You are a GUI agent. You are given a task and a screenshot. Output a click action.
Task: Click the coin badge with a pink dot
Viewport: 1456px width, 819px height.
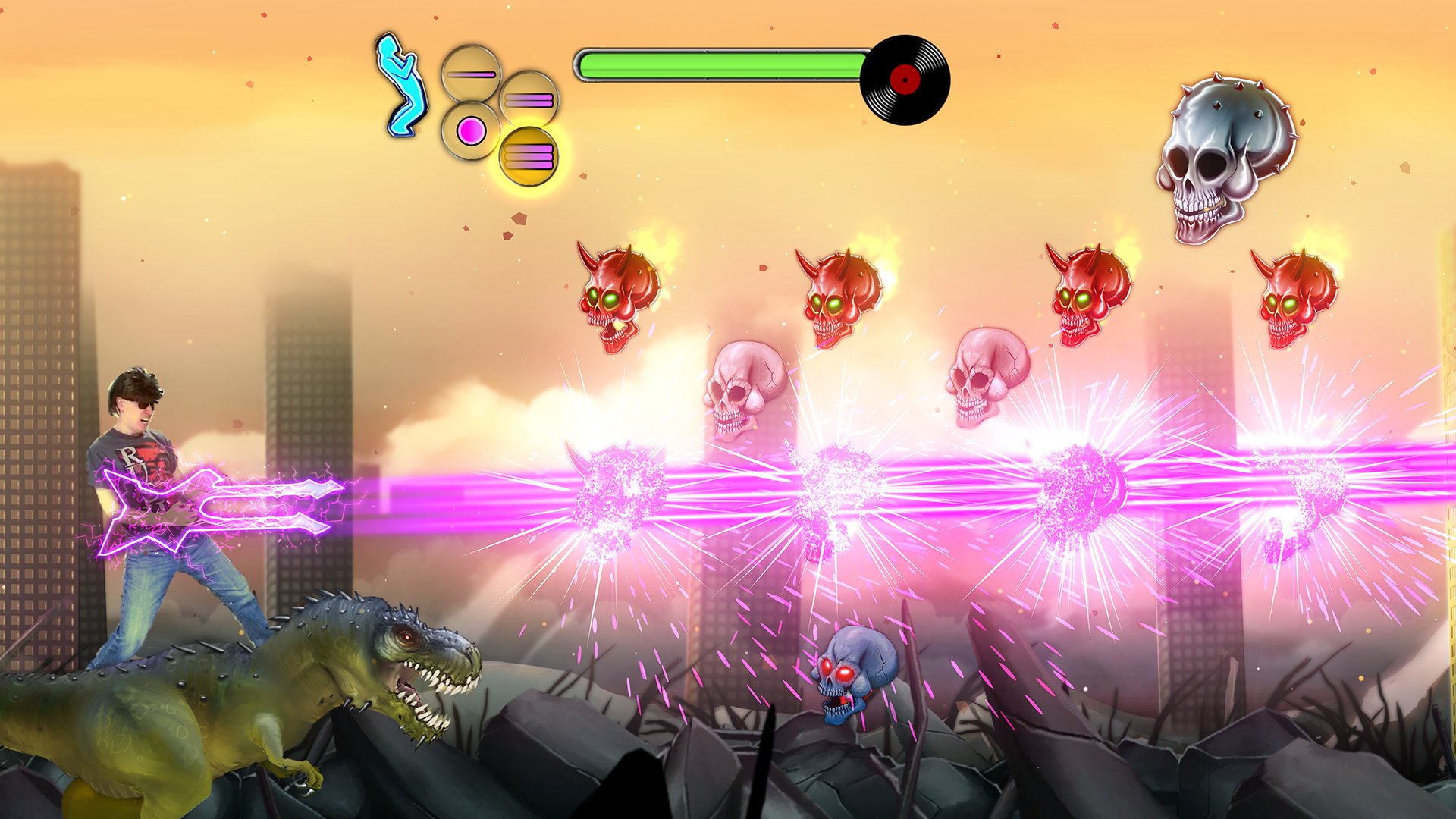pyautogui.click(x=472, y=130)
